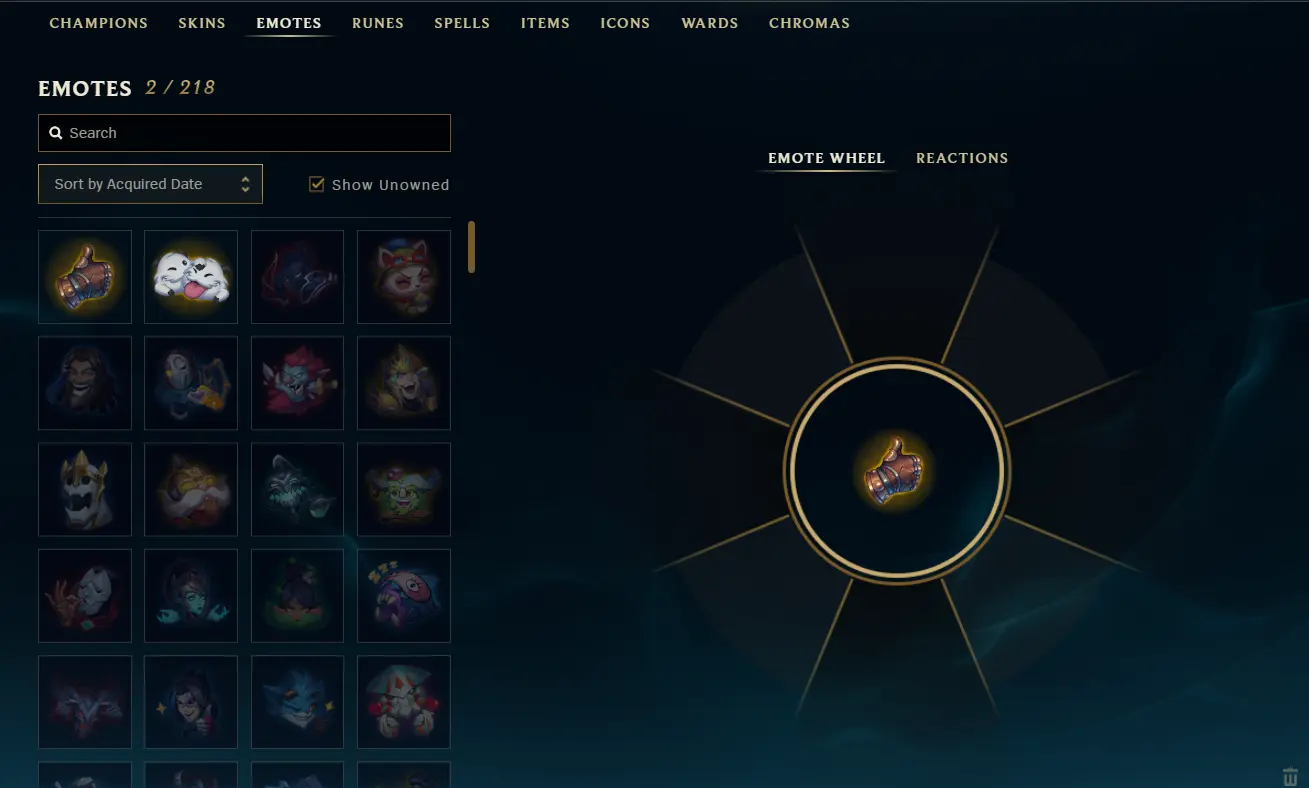Image resolution: width=1309 pixels, height=788 pixels.
Task: Switch to the Champions tab
Action: click(x=98, y=23)
